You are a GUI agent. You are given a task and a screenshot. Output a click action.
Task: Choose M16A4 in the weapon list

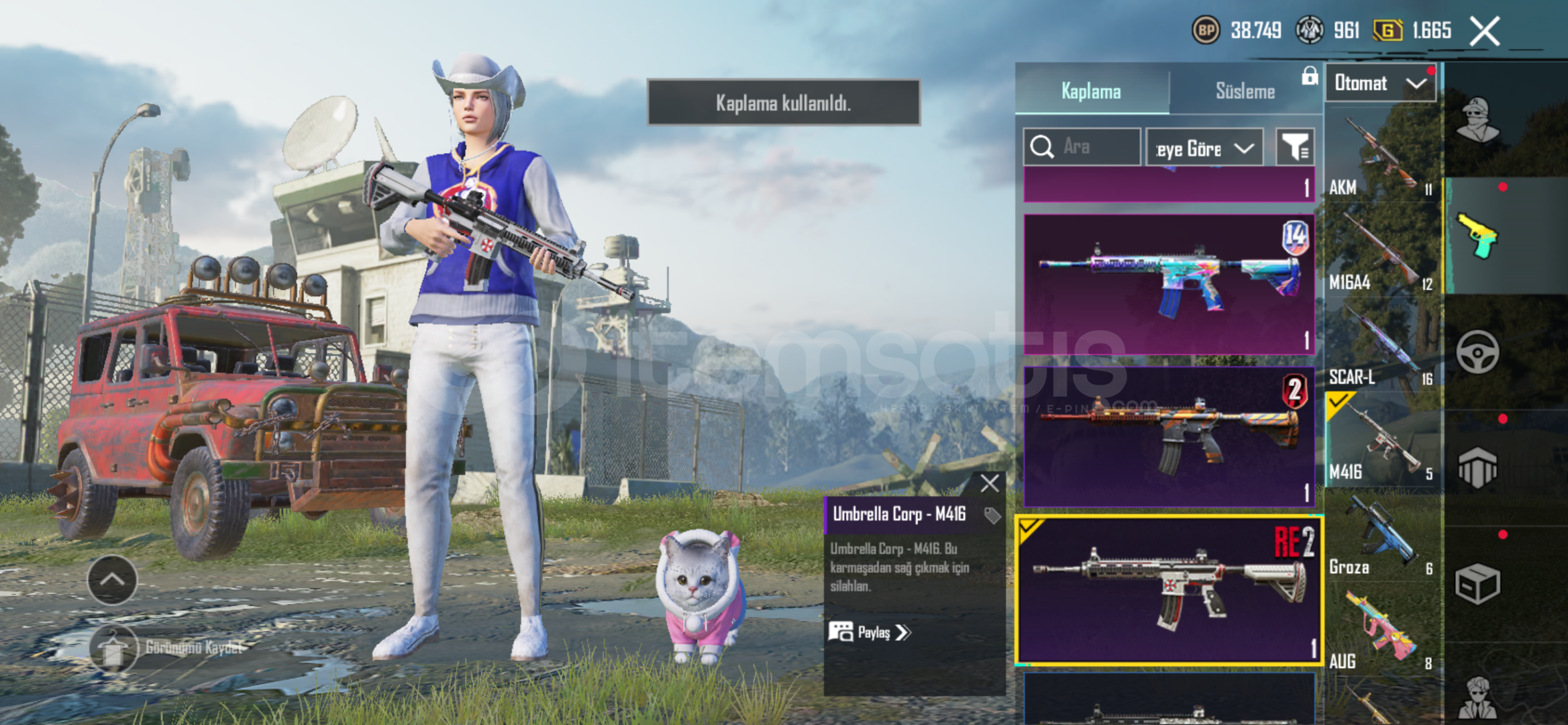pyautogui.click(x=1382, y=252)
